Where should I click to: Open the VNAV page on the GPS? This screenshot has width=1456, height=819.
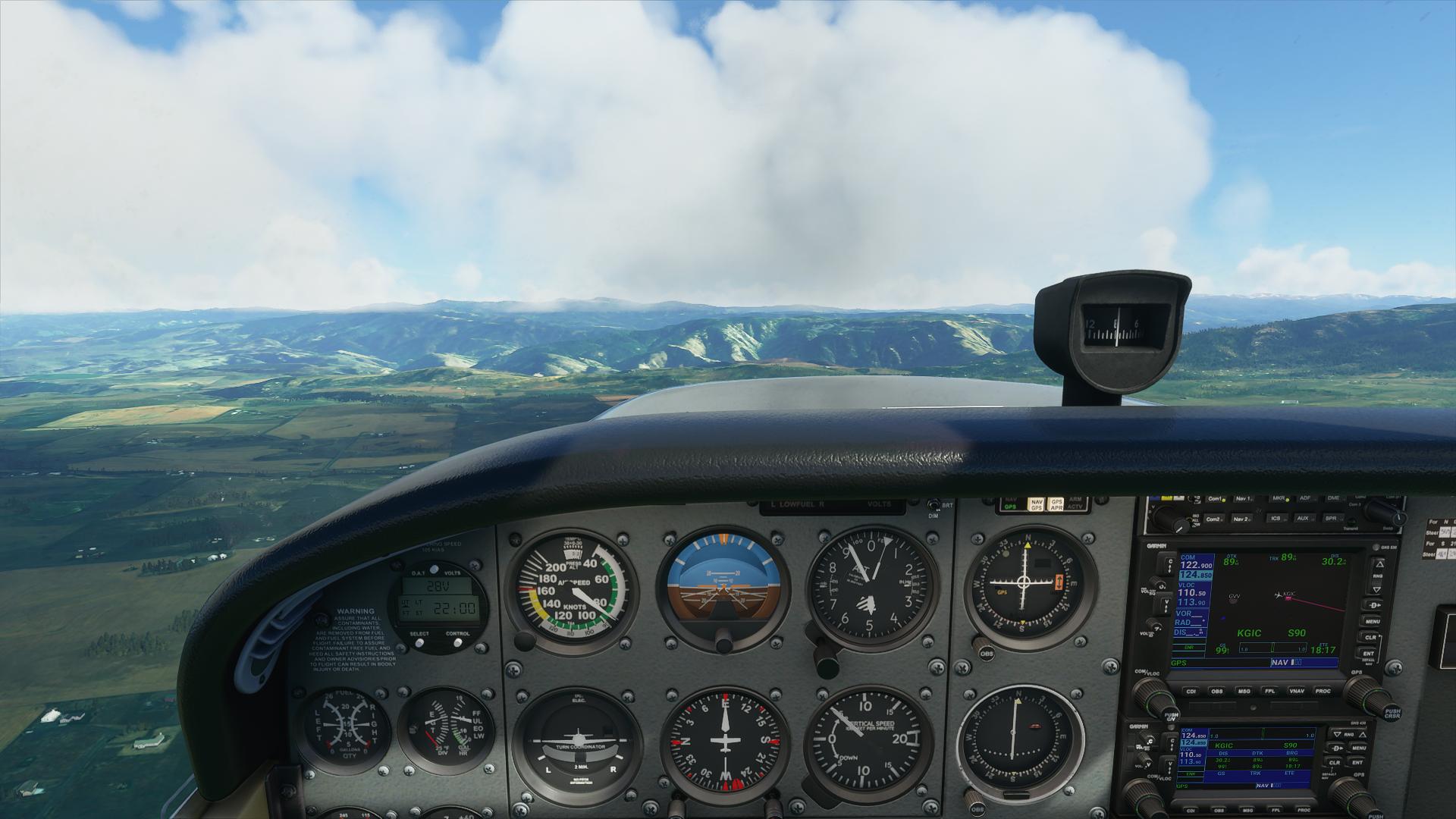pos(1298,691)
